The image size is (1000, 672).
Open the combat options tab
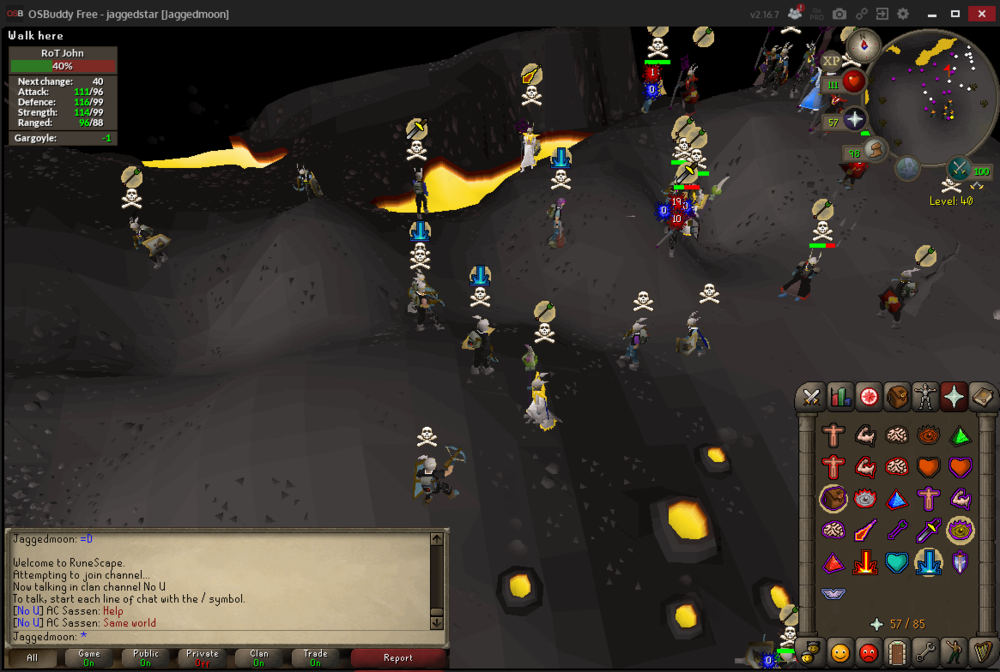click(x=811, y=397)
